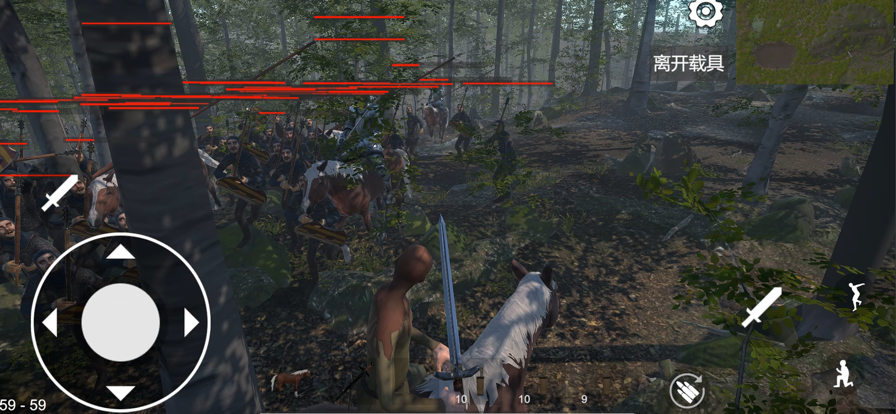Toggle the kneeling figure crouch icon
This screenshot has width=896, height=414.
(844, 373)
